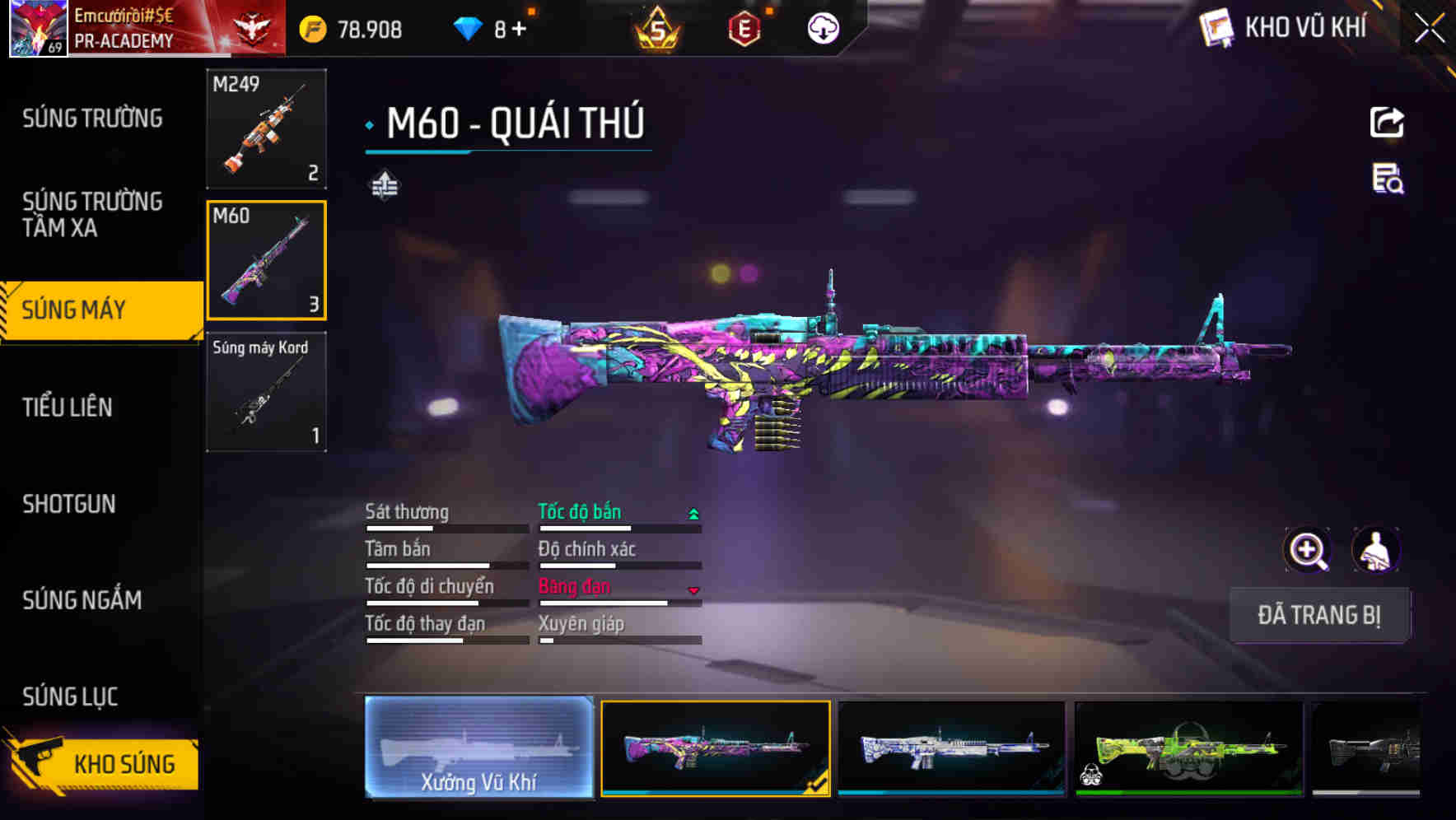This screenshot has width=1456, height=820.
Task: Select the white and blue M60 skin
Action: point(951,748)
